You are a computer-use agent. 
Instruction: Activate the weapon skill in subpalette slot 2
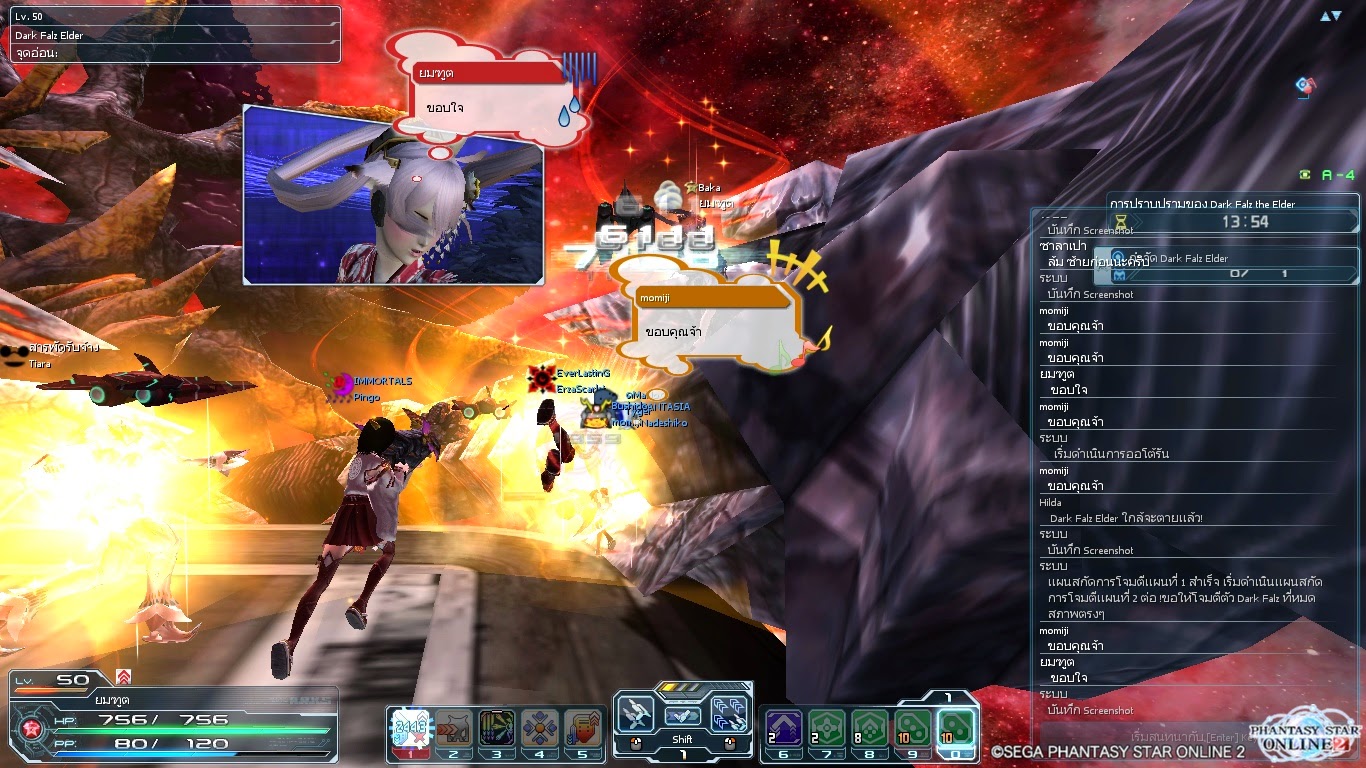pyautogui.click(x=455, y=725)
